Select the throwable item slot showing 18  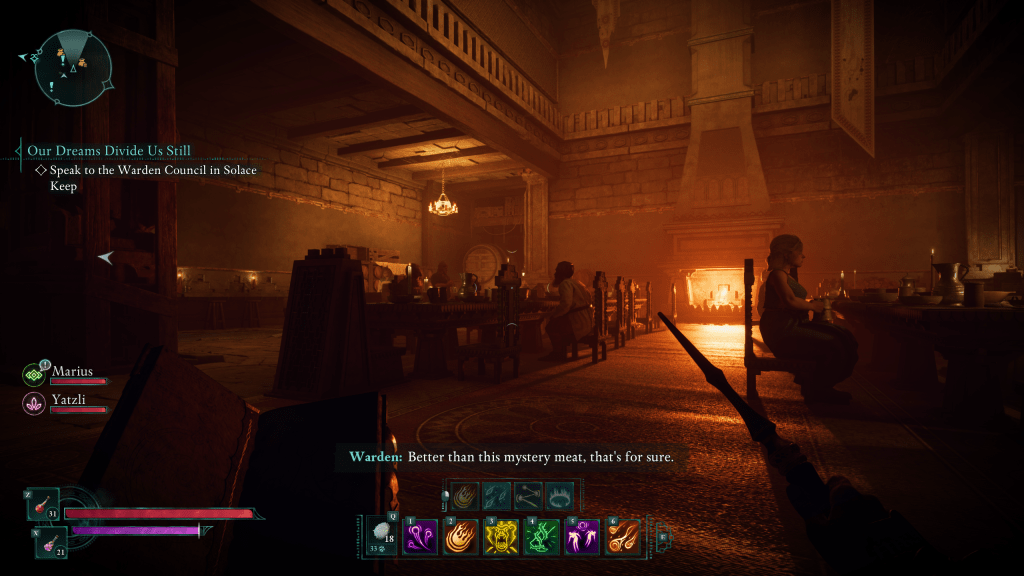[381, 535]
